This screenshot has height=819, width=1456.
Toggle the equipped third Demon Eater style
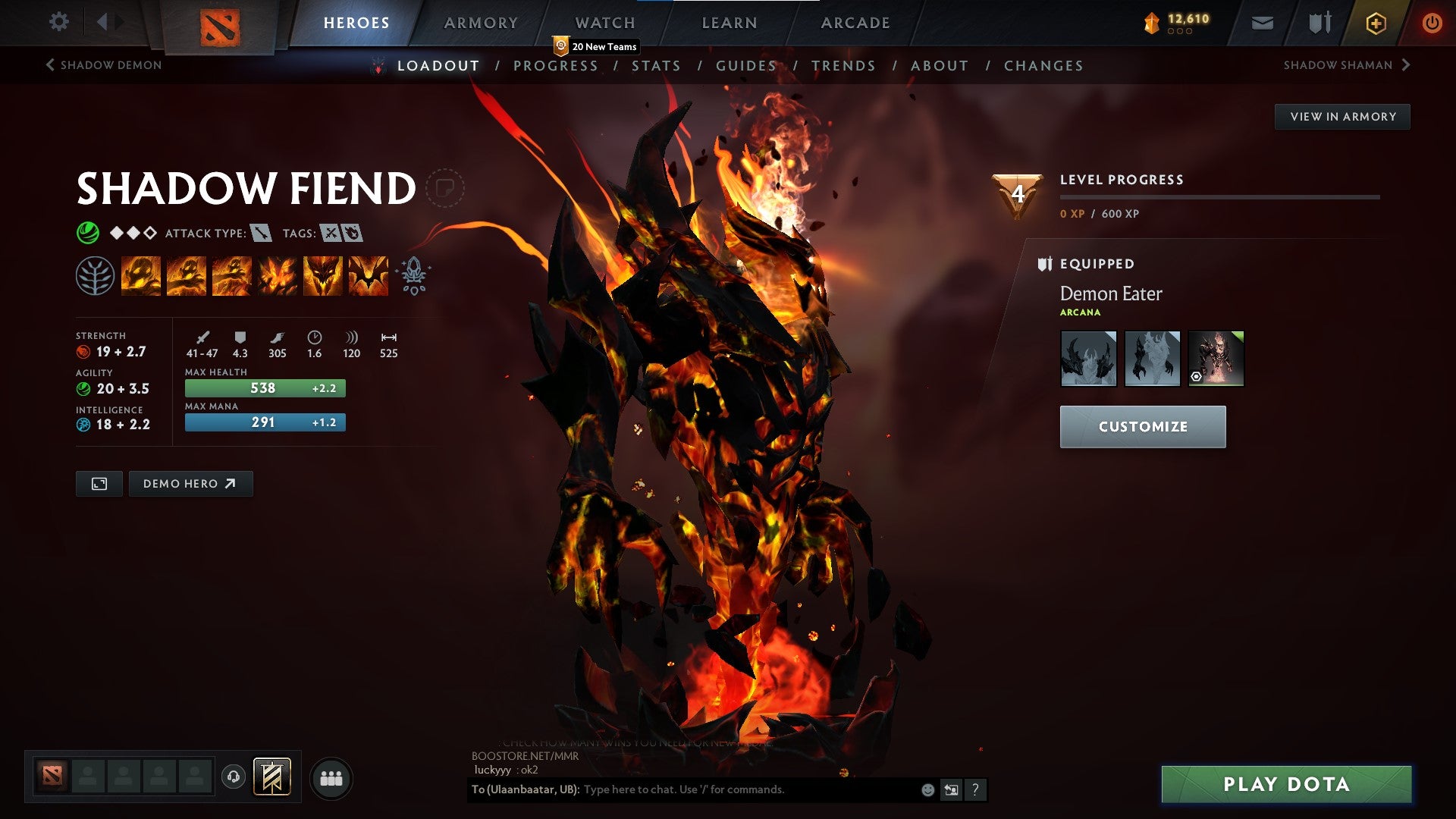pyautogui.click(x=1215, y=358)
